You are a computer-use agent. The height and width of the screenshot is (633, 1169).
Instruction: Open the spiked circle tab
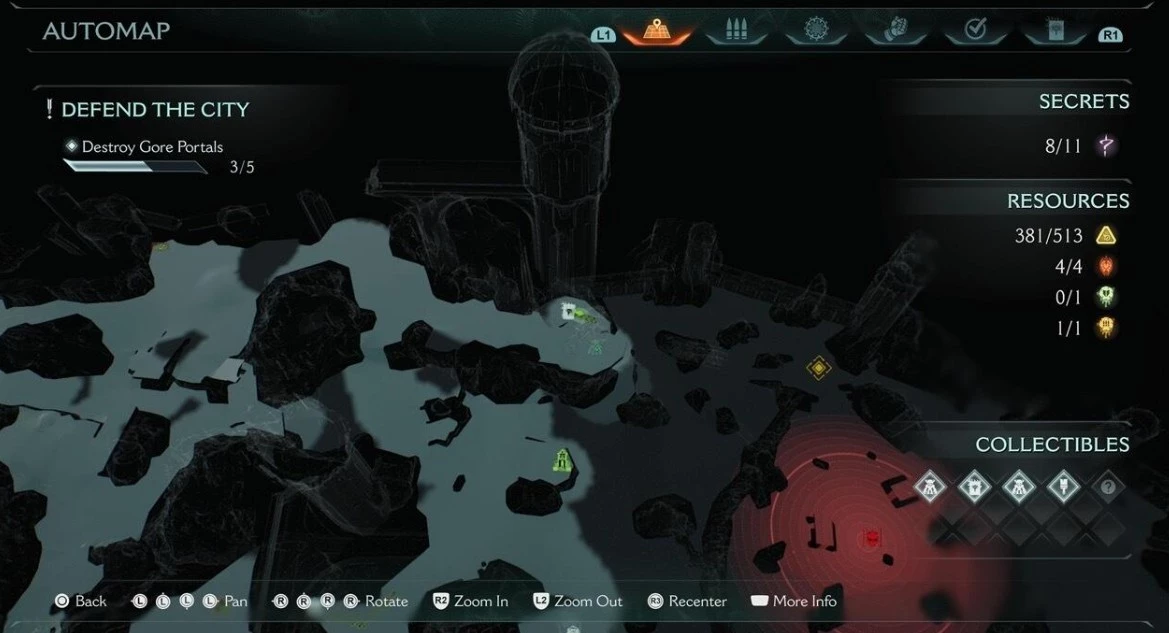[x=816, y=32]
